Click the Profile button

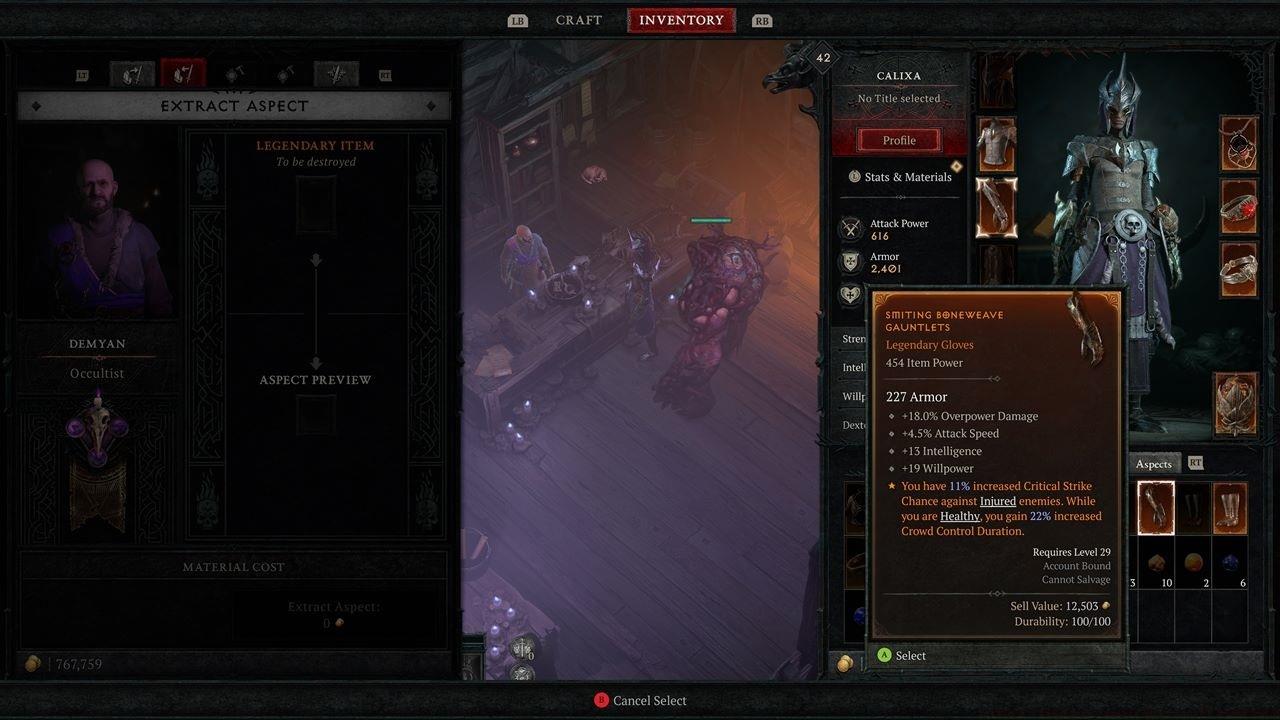pyautogui.click(x=897, y=139)
